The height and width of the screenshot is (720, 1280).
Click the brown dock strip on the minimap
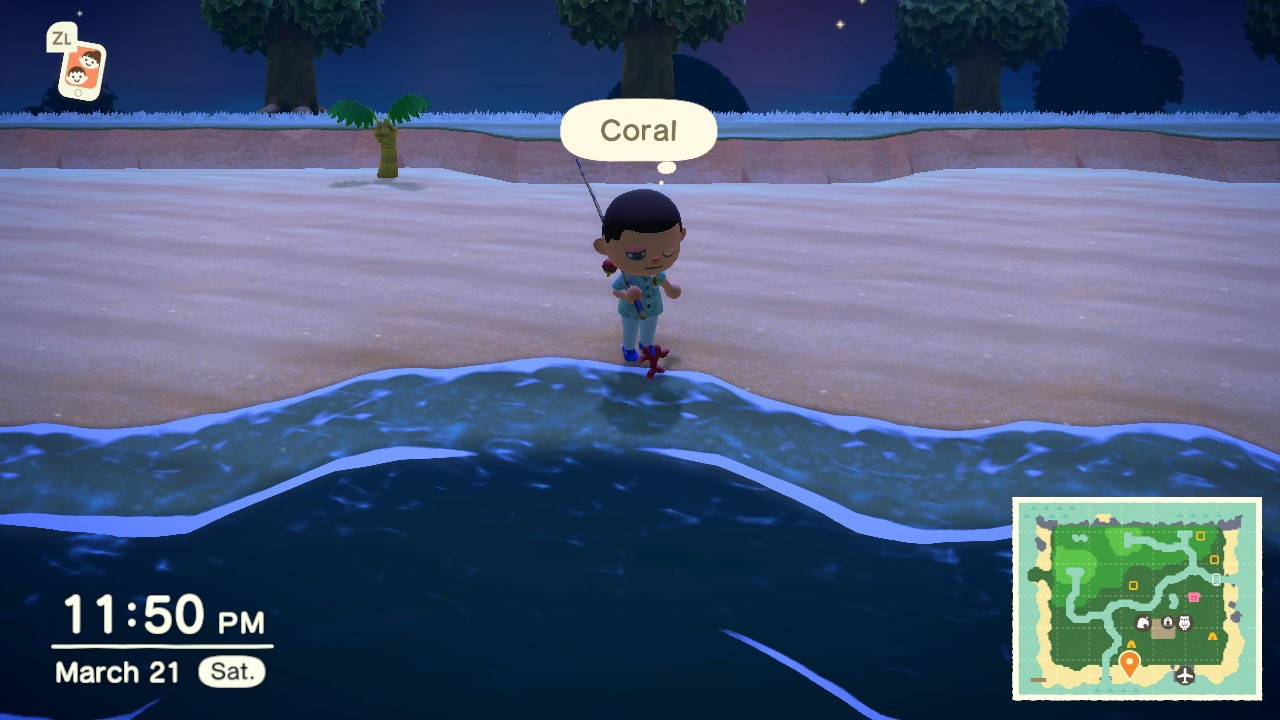pos(1037,680)
